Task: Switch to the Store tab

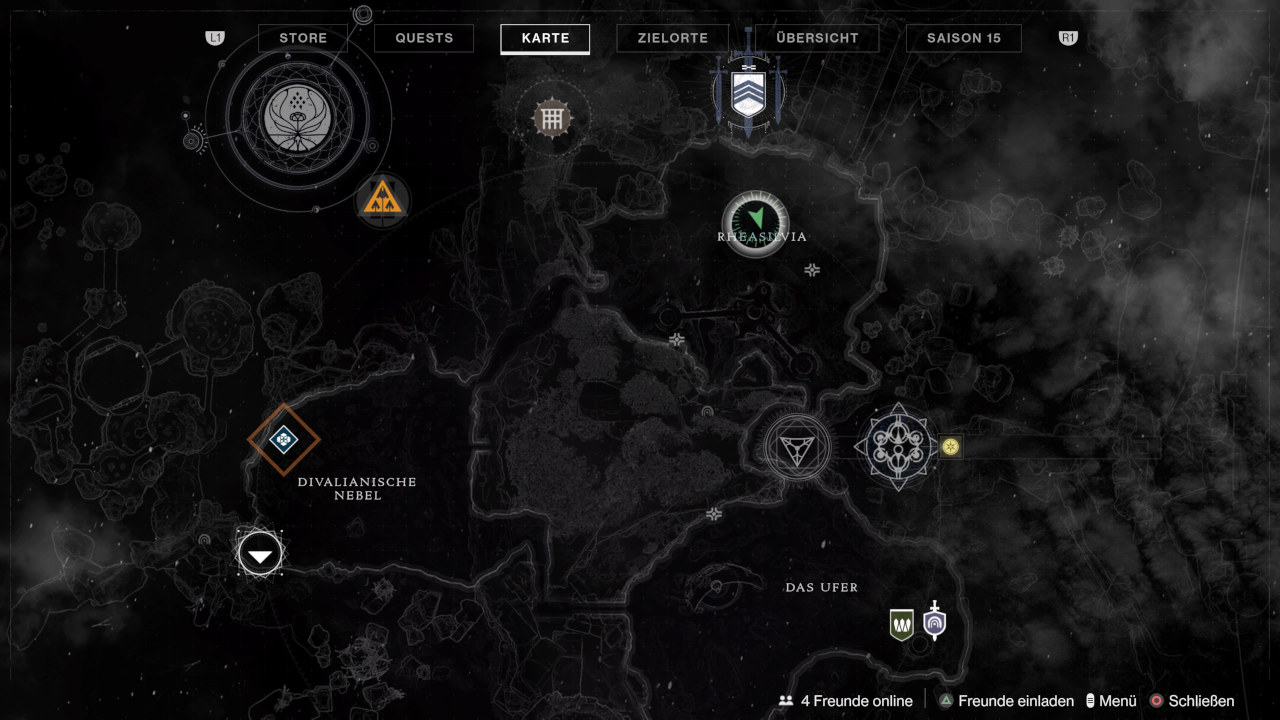Action: [x=303, y=38]
